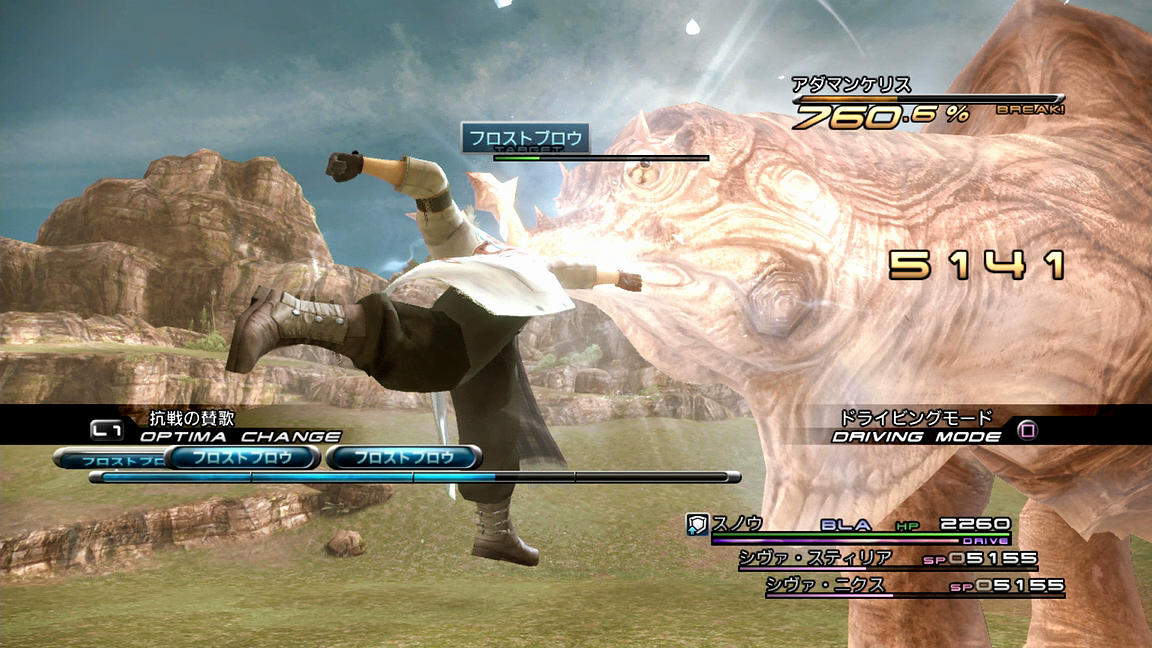The image size is (1152, 648).
Task: Click the status icon beside スノウ
Action: click(698, 524)
